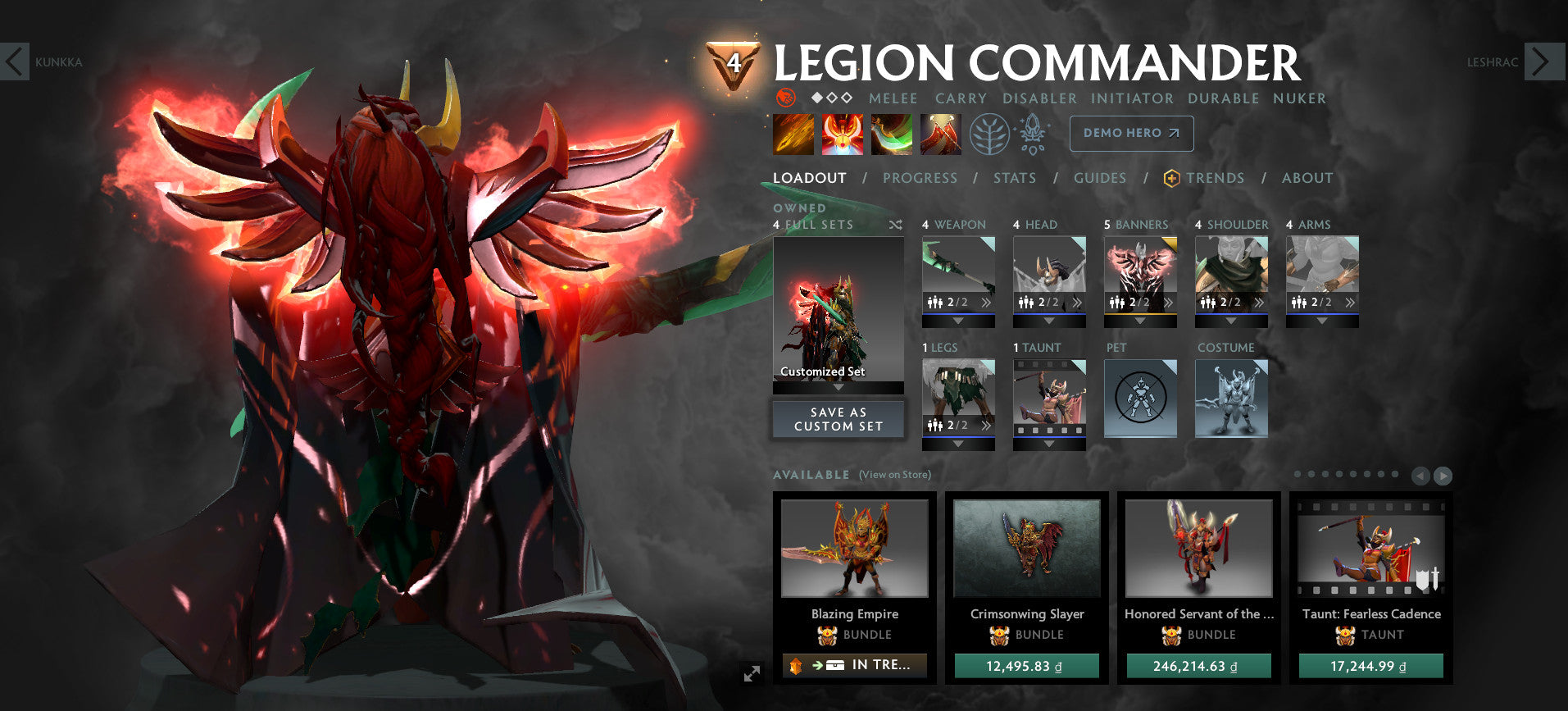Select the Costume slot thumbnail
The image size is (1568, 711).
pos(1231,399)
